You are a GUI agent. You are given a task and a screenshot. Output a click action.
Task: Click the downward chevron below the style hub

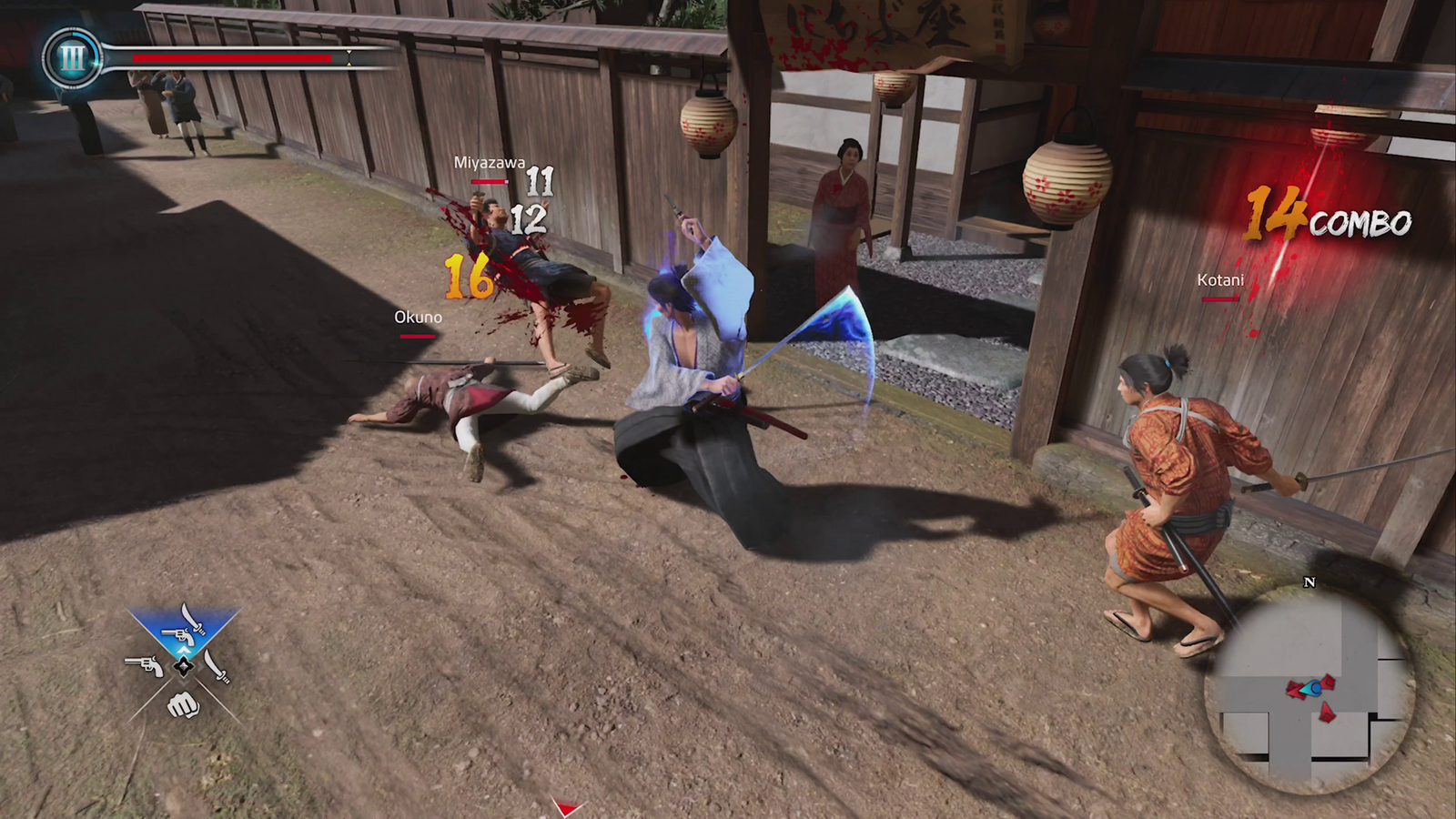(183, 684)
